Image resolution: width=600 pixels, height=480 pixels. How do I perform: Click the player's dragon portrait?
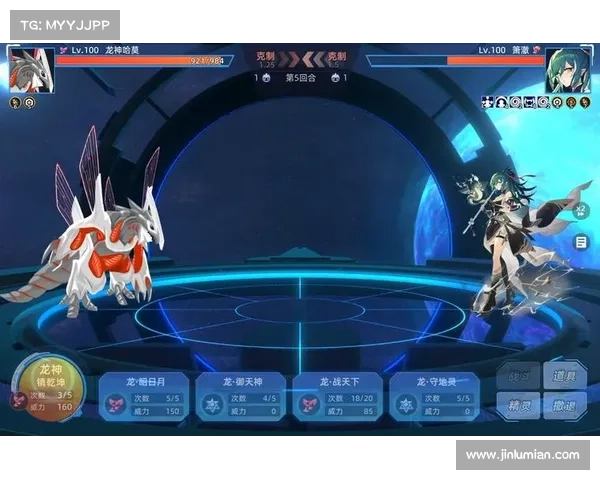coord(30,69)
